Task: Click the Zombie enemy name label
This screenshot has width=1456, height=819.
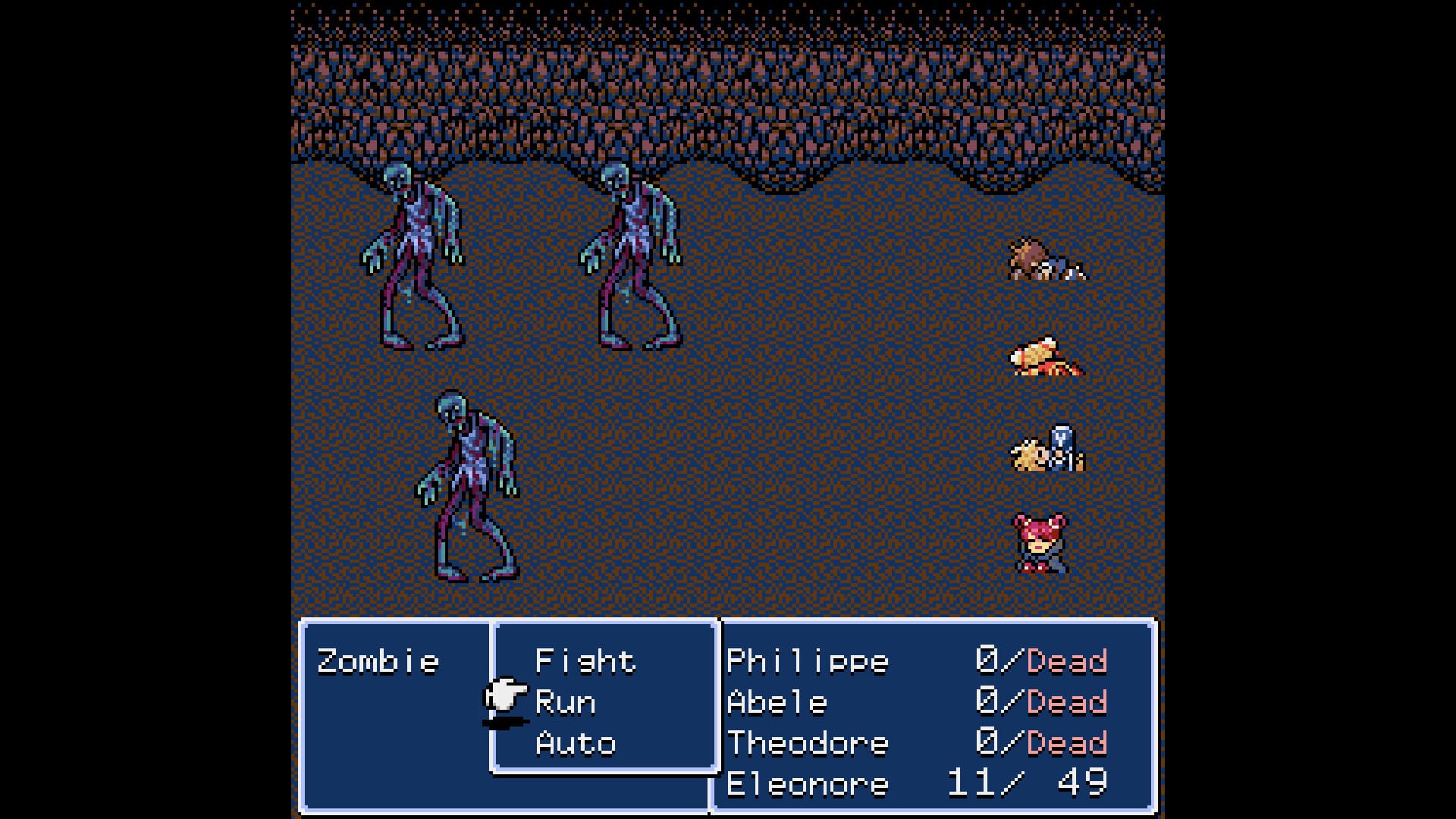Action: click(x=379, y=660)
